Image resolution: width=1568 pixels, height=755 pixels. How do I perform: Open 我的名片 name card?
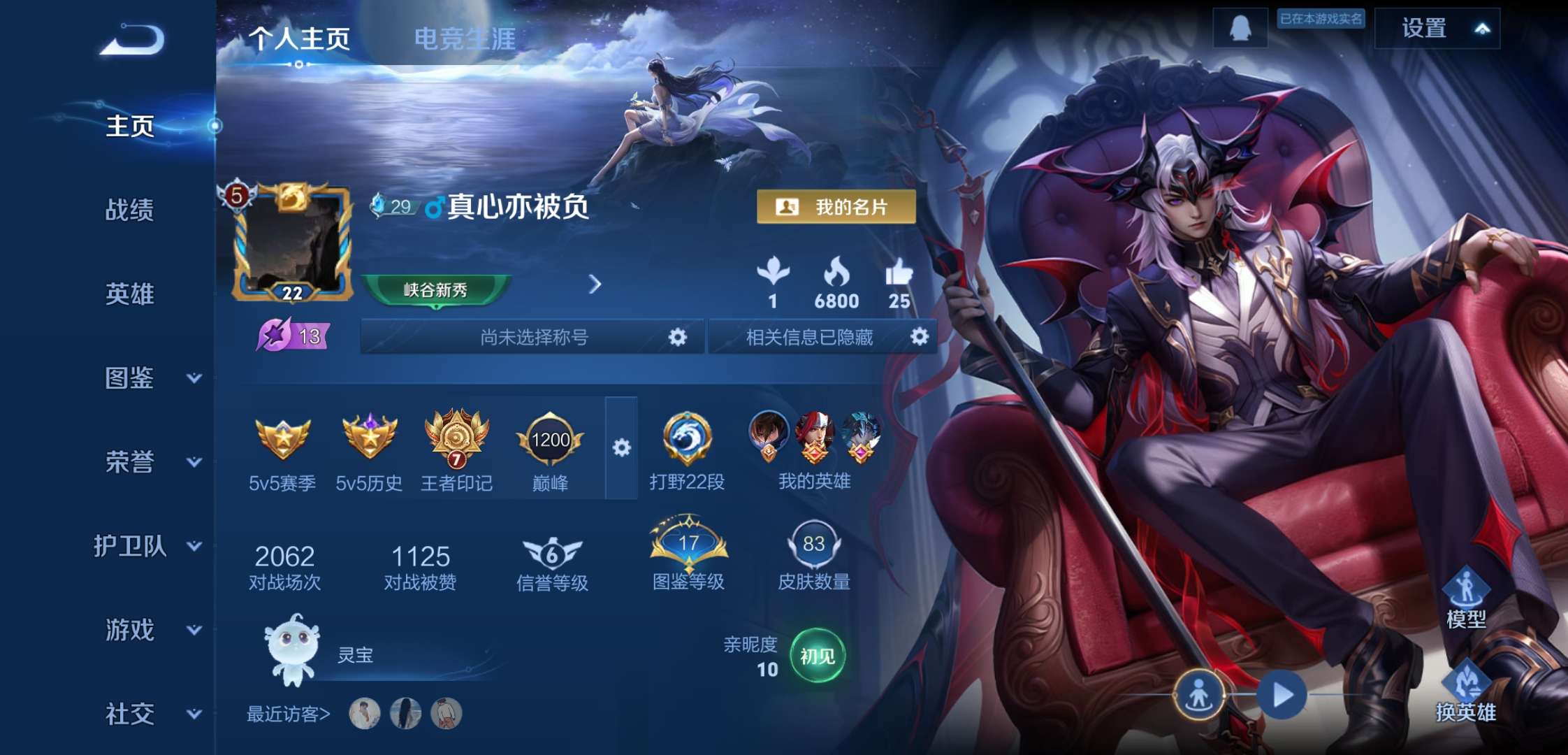click(836, 208)
